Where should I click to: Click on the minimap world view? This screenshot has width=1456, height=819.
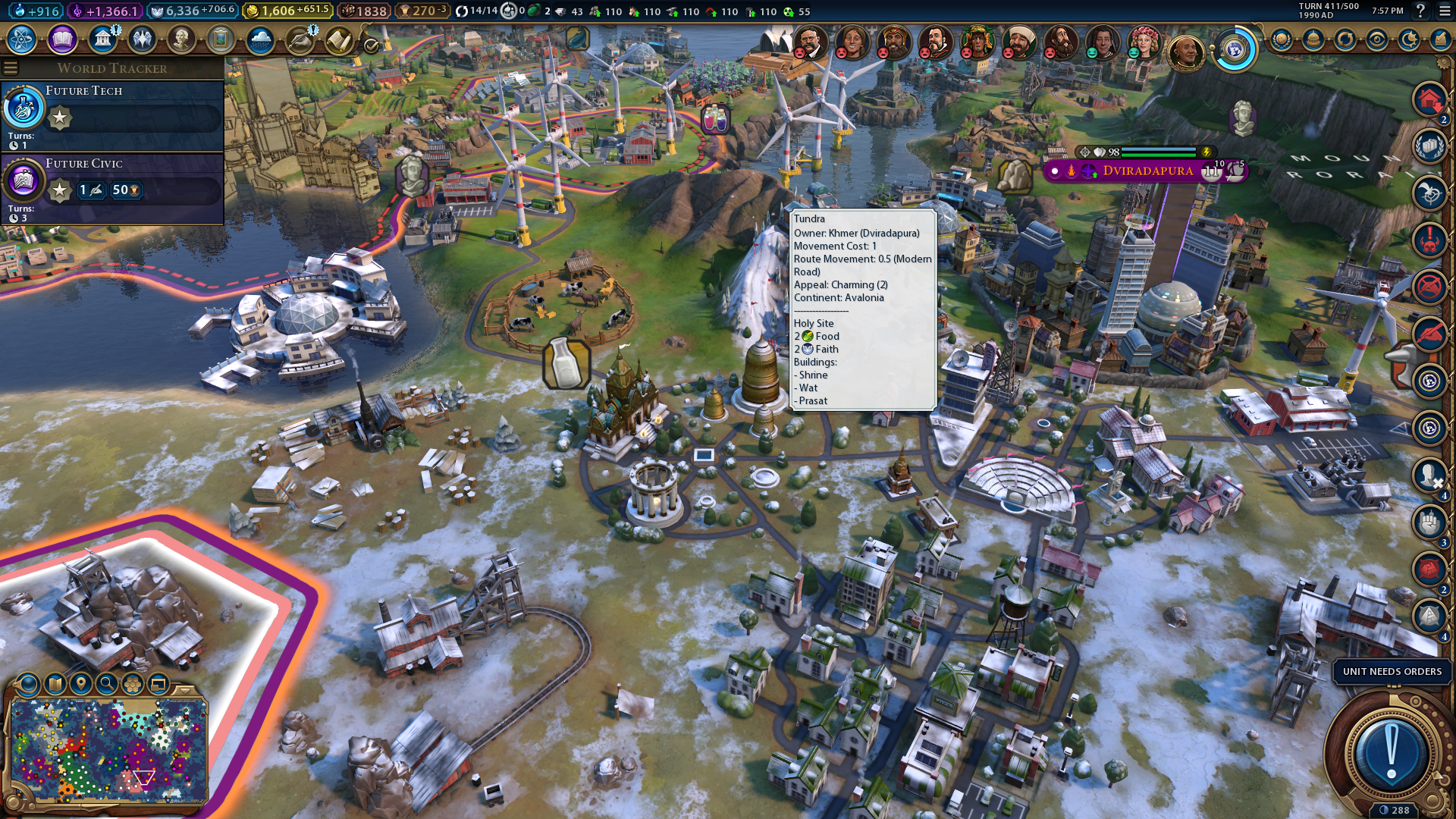[108, 751]
